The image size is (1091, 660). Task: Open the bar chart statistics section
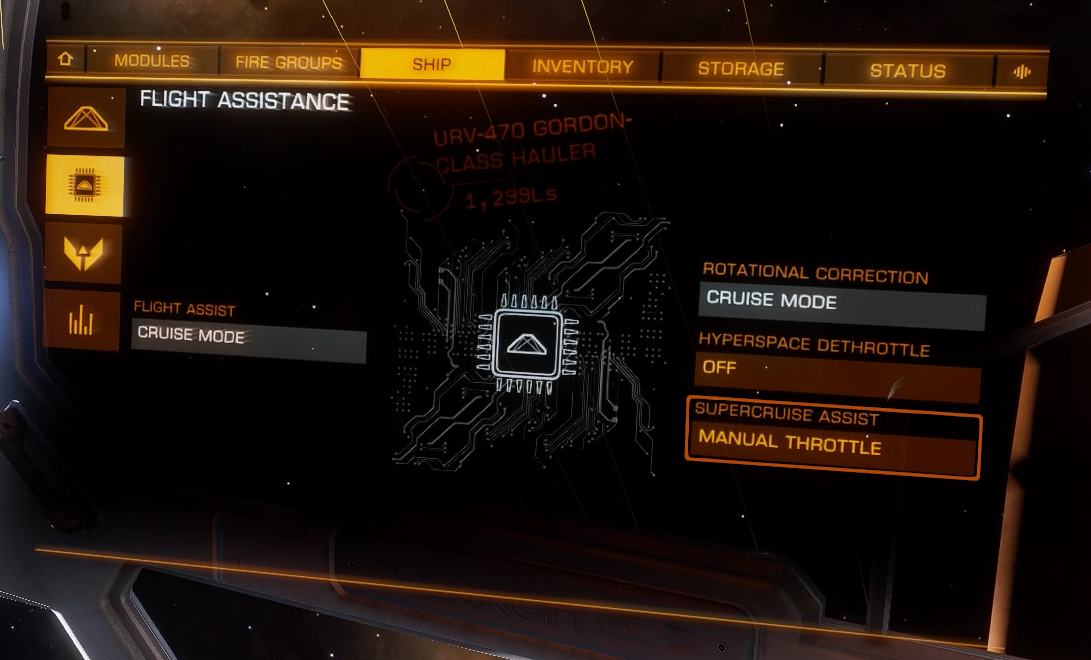click(x=83, y=321)
